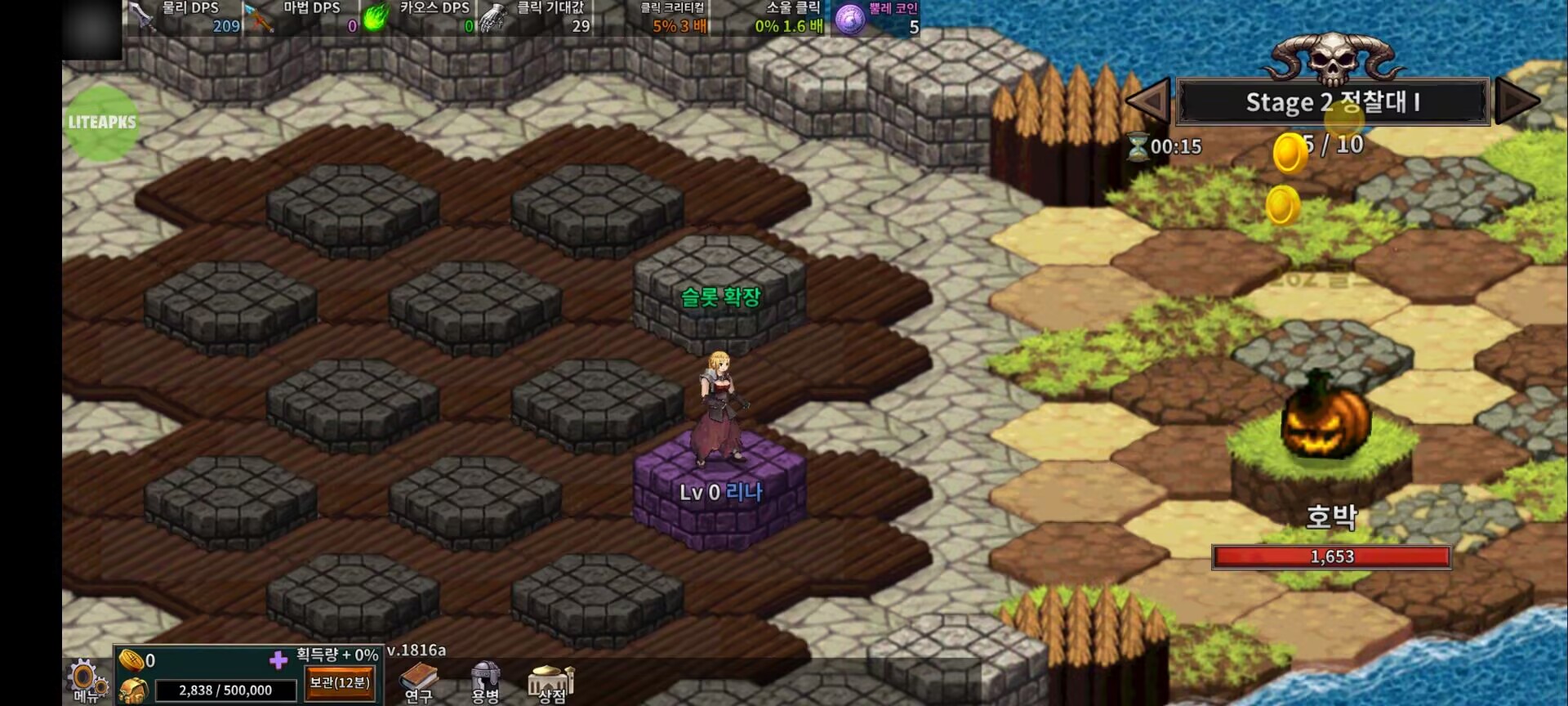Tap the orange 보관(12분) button
This screenshot has height=706, width=1568.
[x=339, y=683]
